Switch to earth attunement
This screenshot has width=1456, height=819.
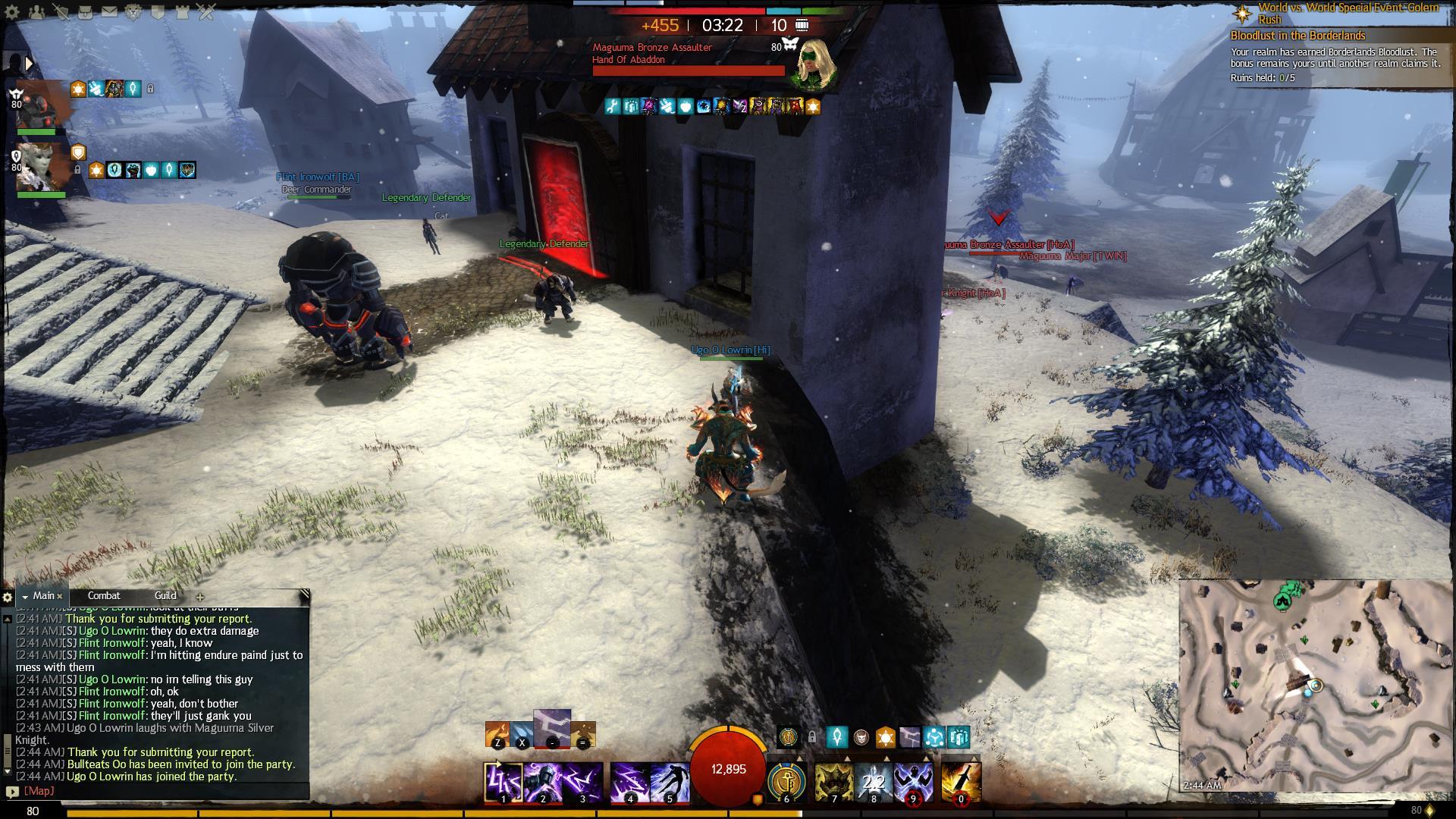(582, 735)
